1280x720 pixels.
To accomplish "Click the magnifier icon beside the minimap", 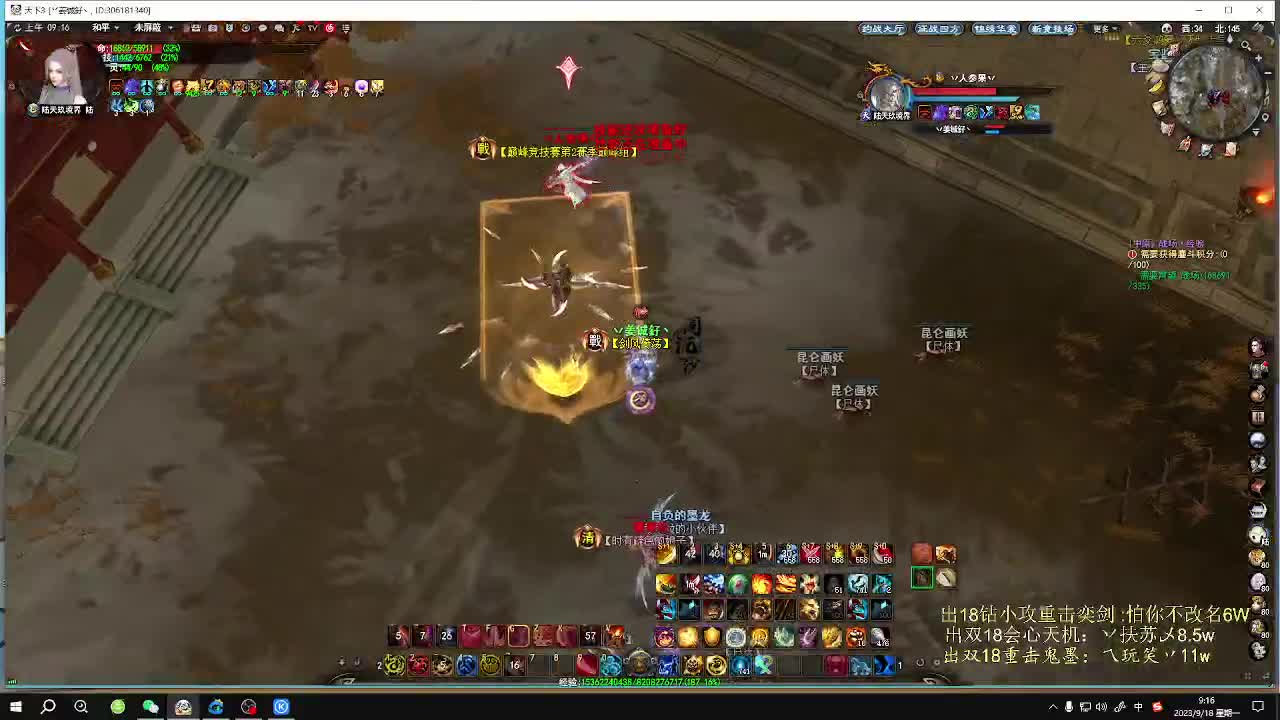I will (1244, 45).
